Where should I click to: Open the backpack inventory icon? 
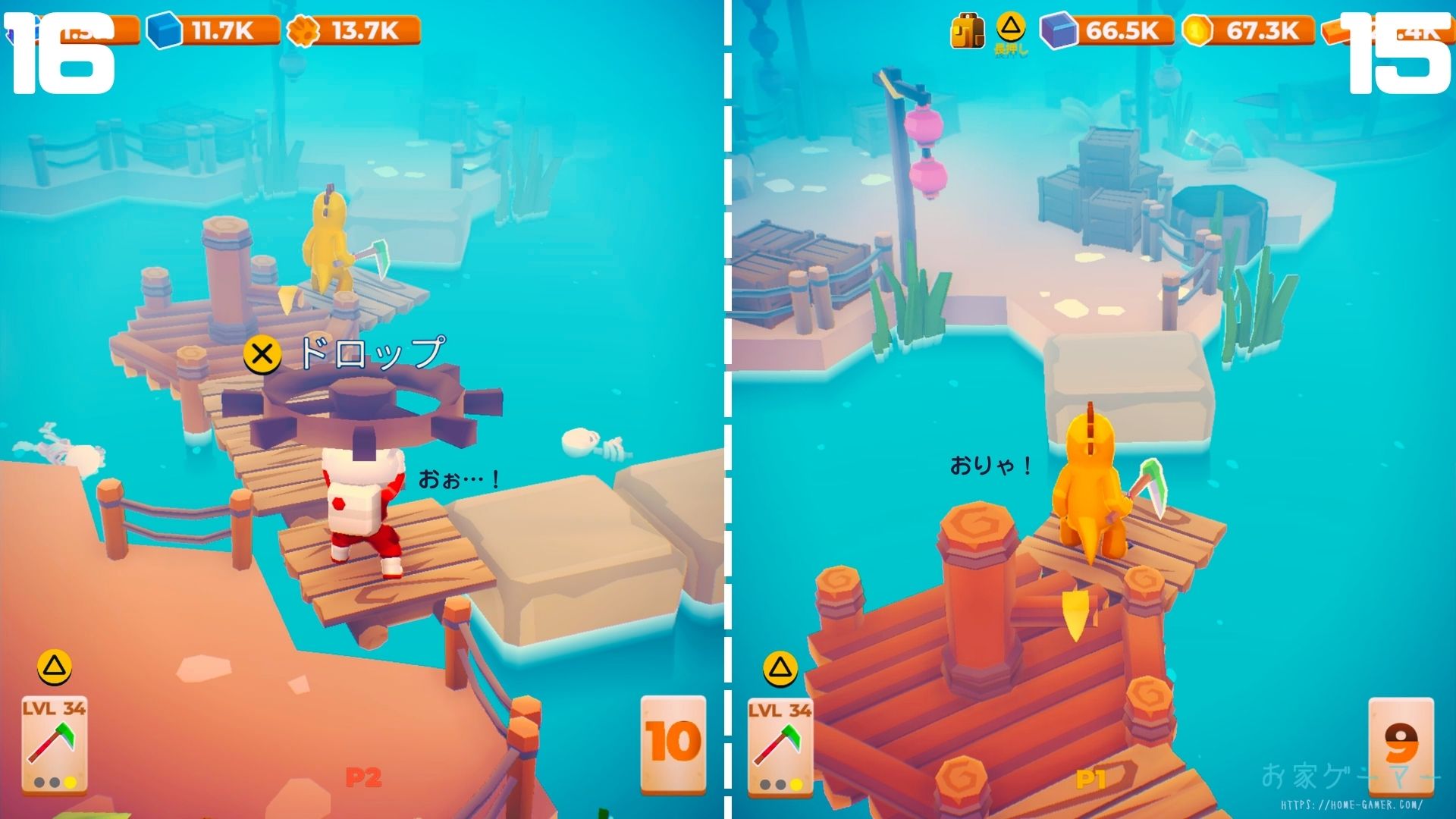pos(968,32)
